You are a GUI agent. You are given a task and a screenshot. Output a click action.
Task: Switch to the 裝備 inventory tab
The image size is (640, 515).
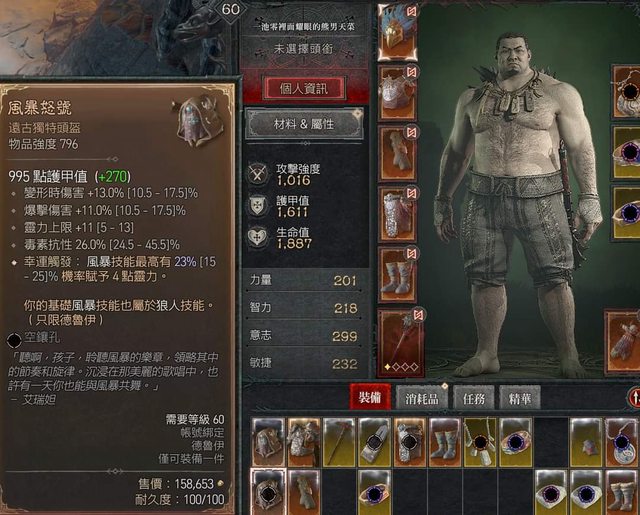point(369,397)
